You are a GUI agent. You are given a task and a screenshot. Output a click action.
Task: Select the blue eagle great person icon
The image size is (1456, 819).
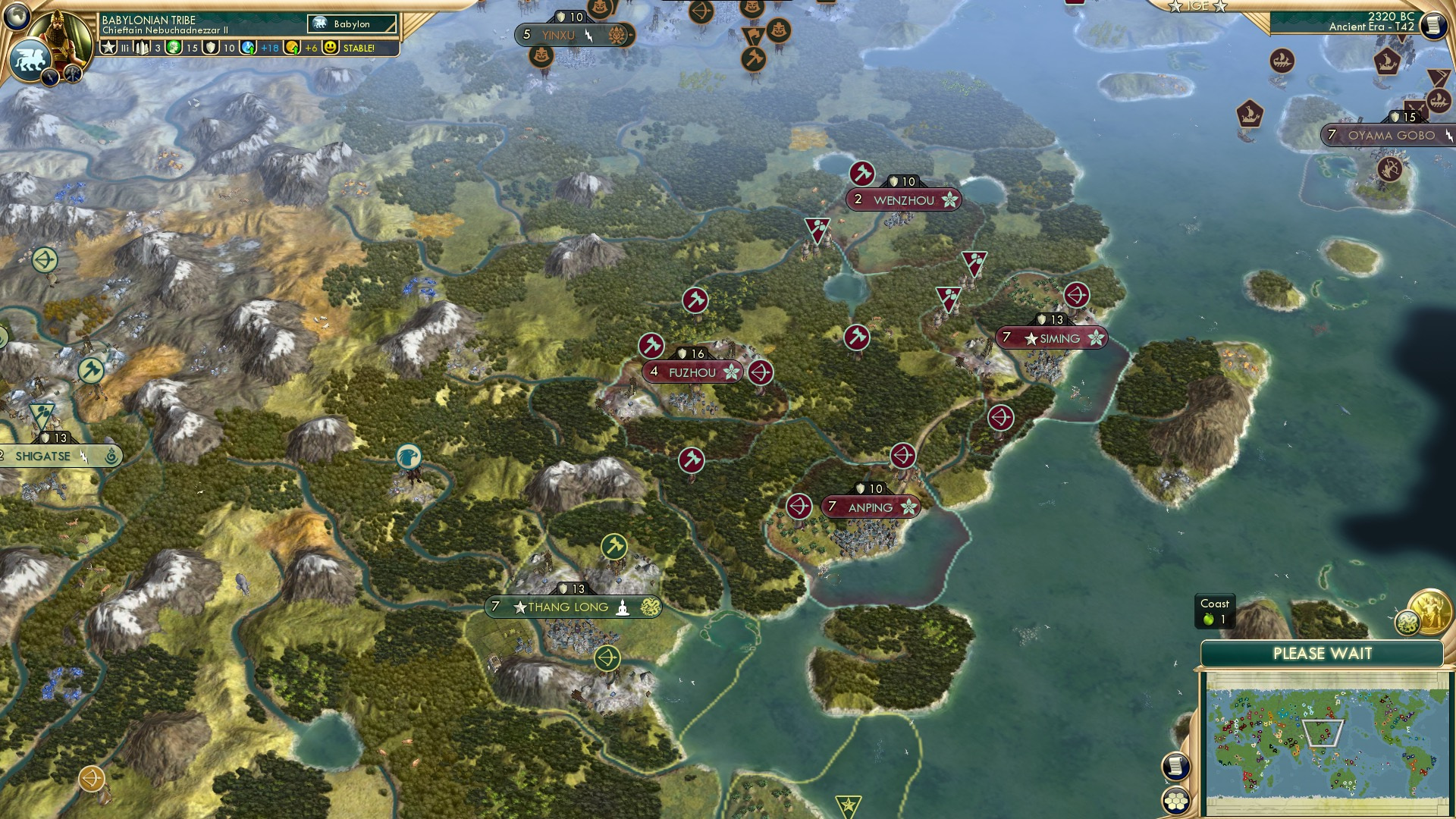[407, 457]
